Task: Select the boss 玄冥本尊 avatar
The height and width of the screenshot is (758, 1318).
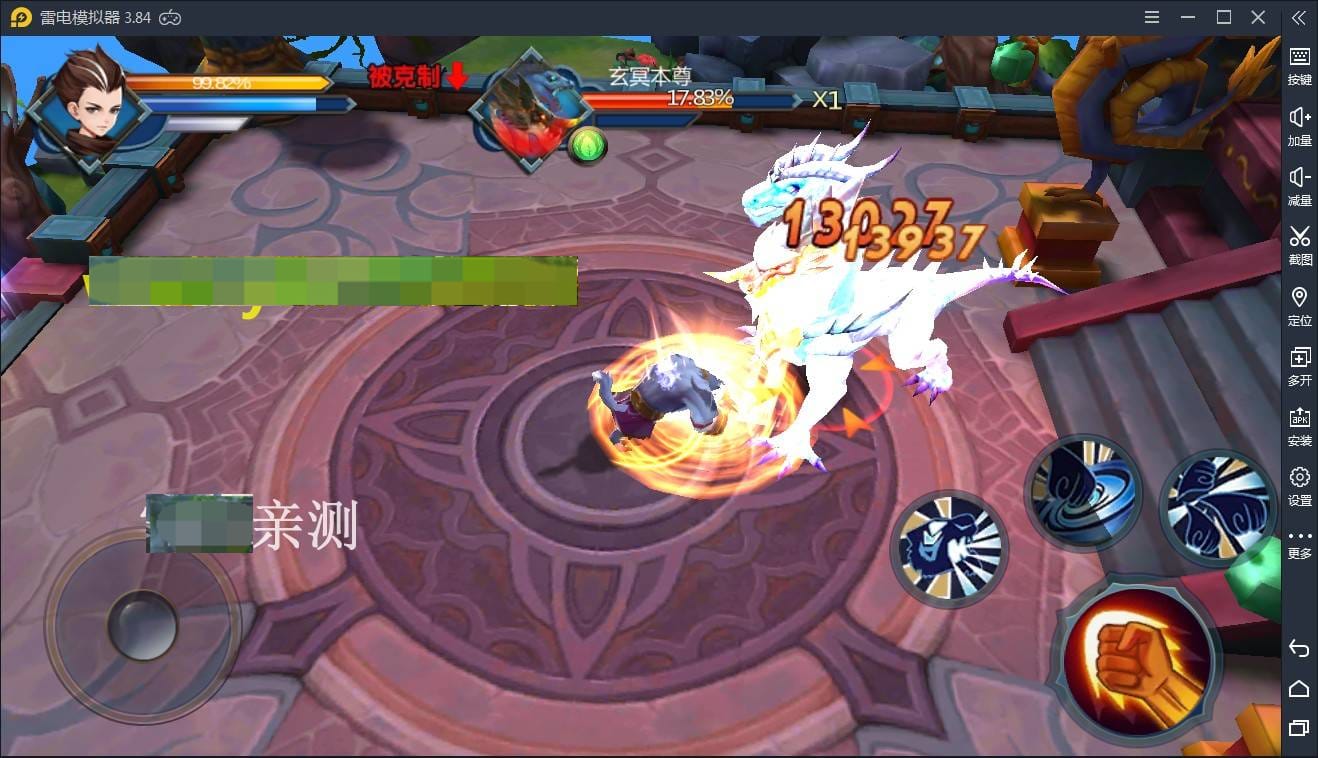Action: 530,110
